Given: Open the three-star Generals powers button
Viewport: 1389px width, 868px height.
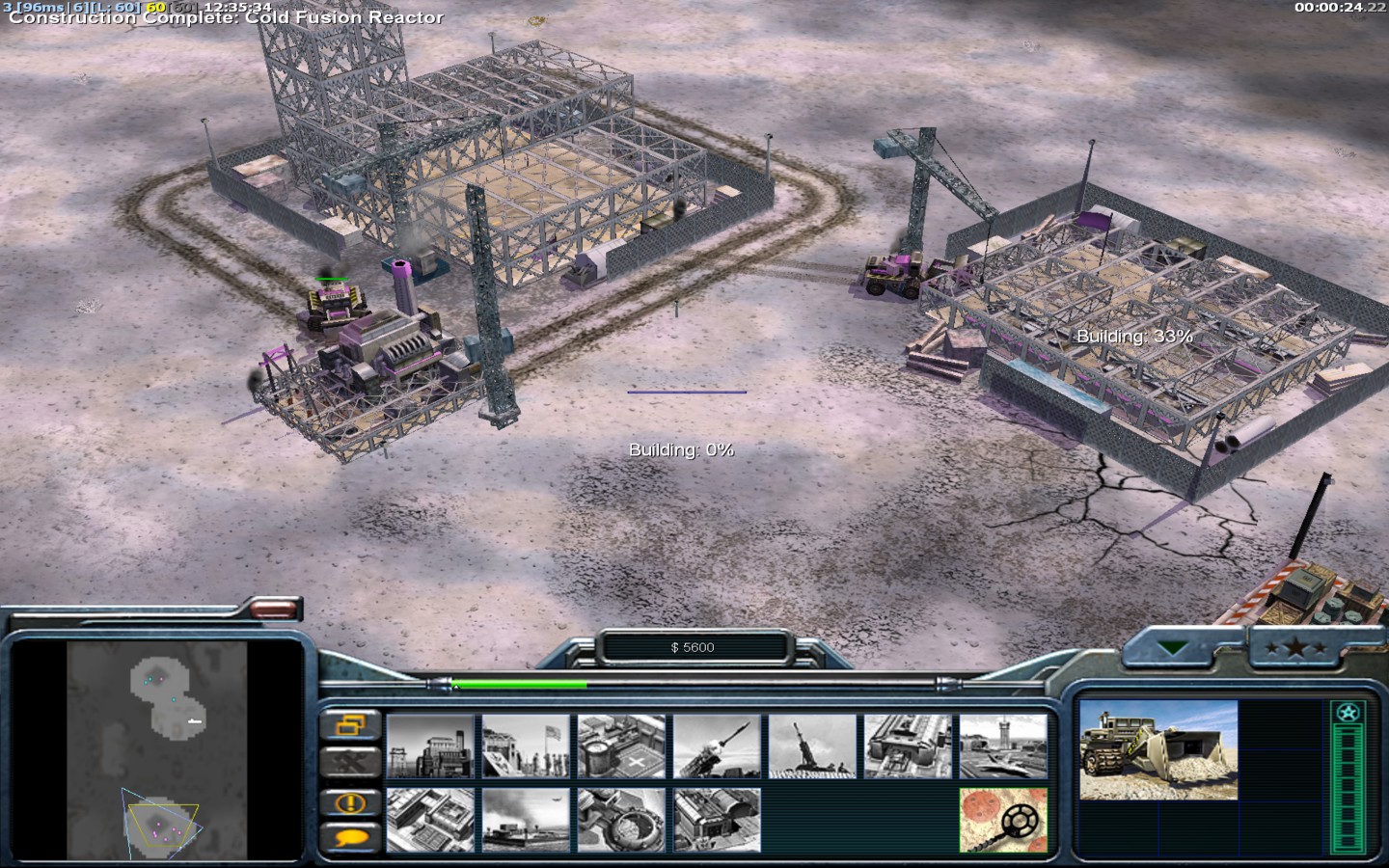Looking at the screenshot, I should [1297, 648].
